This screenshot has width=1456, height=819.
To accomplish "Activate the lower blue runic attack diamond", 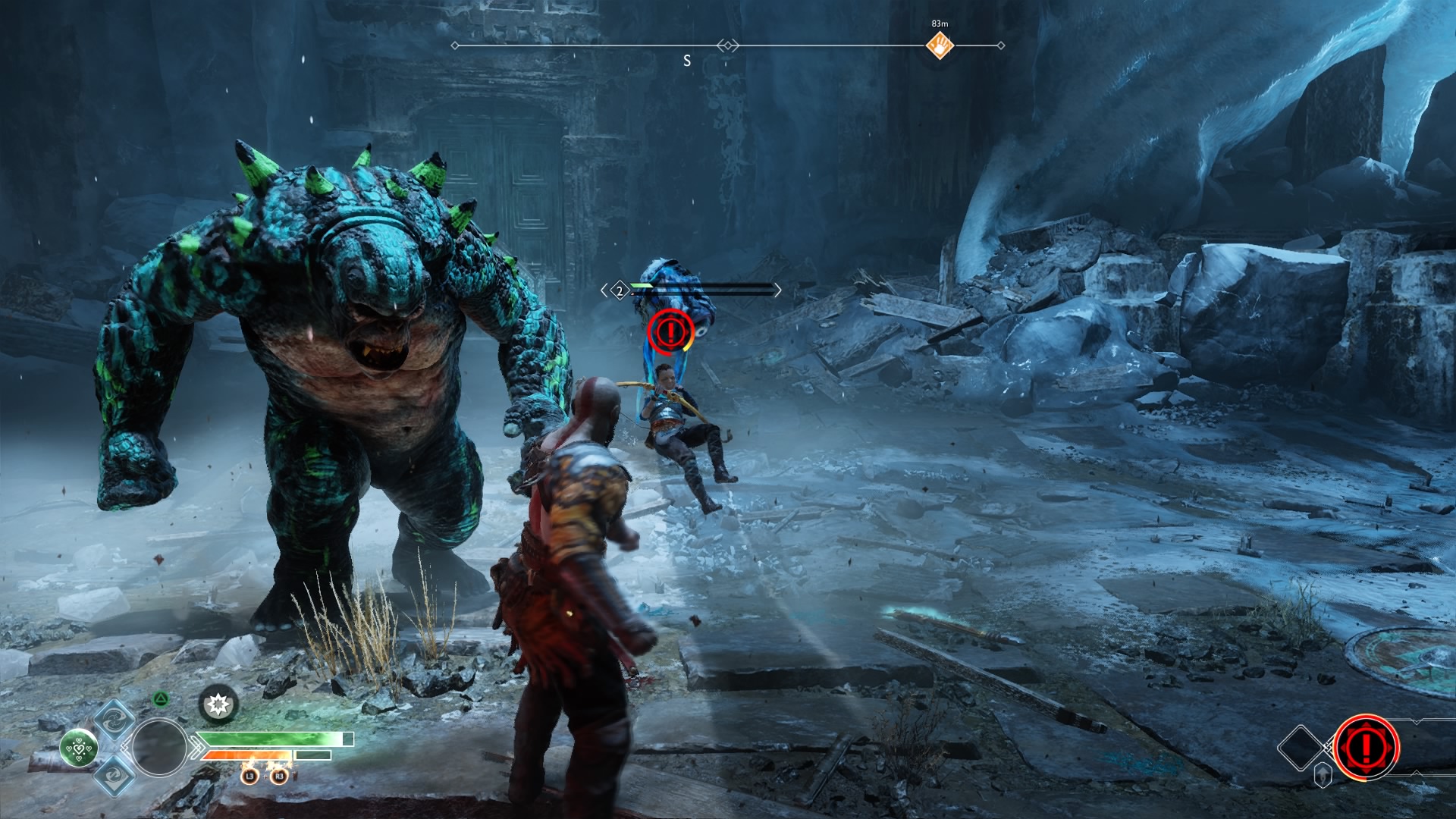I will pyautogui.click(x=115, y=775).
